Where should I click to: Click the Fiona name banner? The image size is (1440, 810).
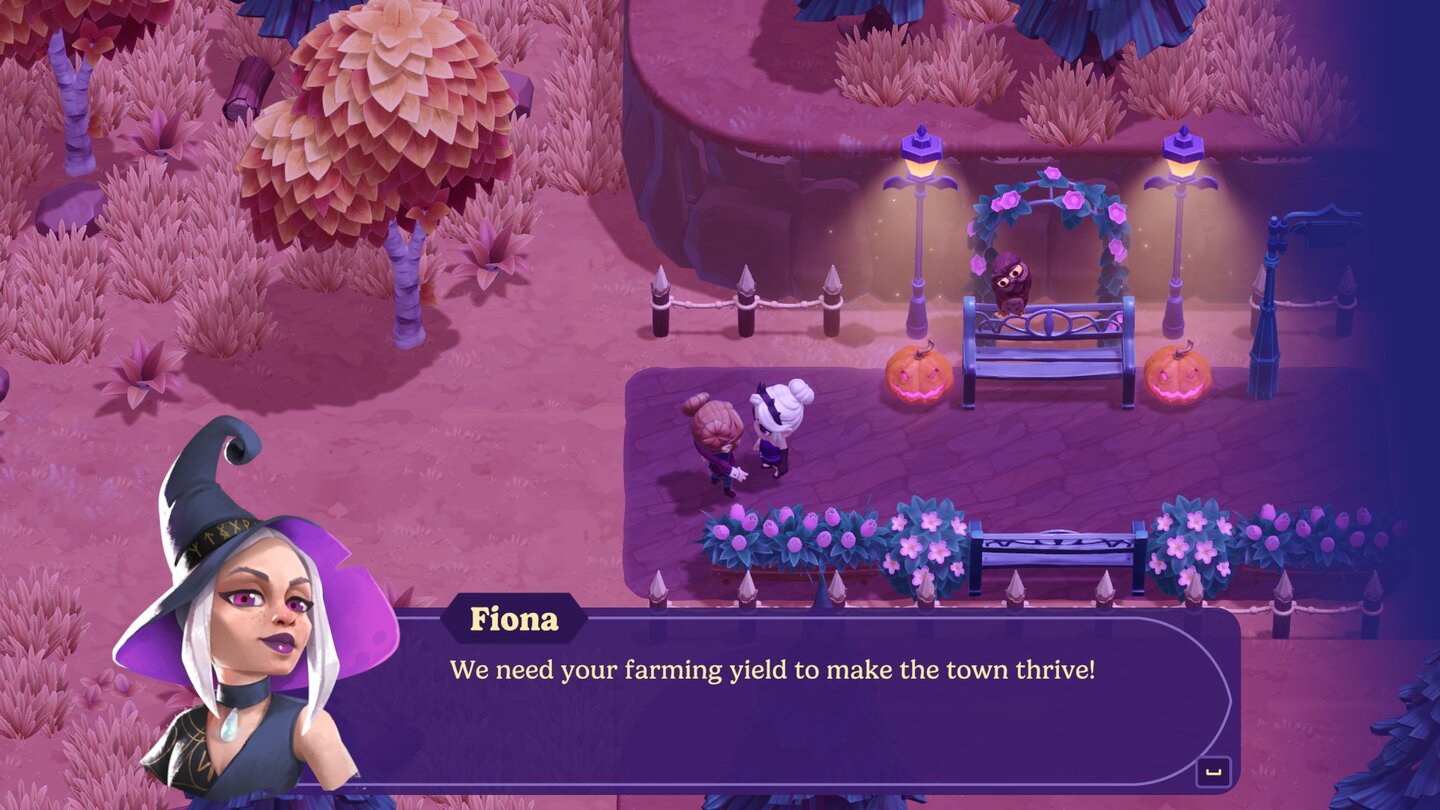tap(512, 620)
